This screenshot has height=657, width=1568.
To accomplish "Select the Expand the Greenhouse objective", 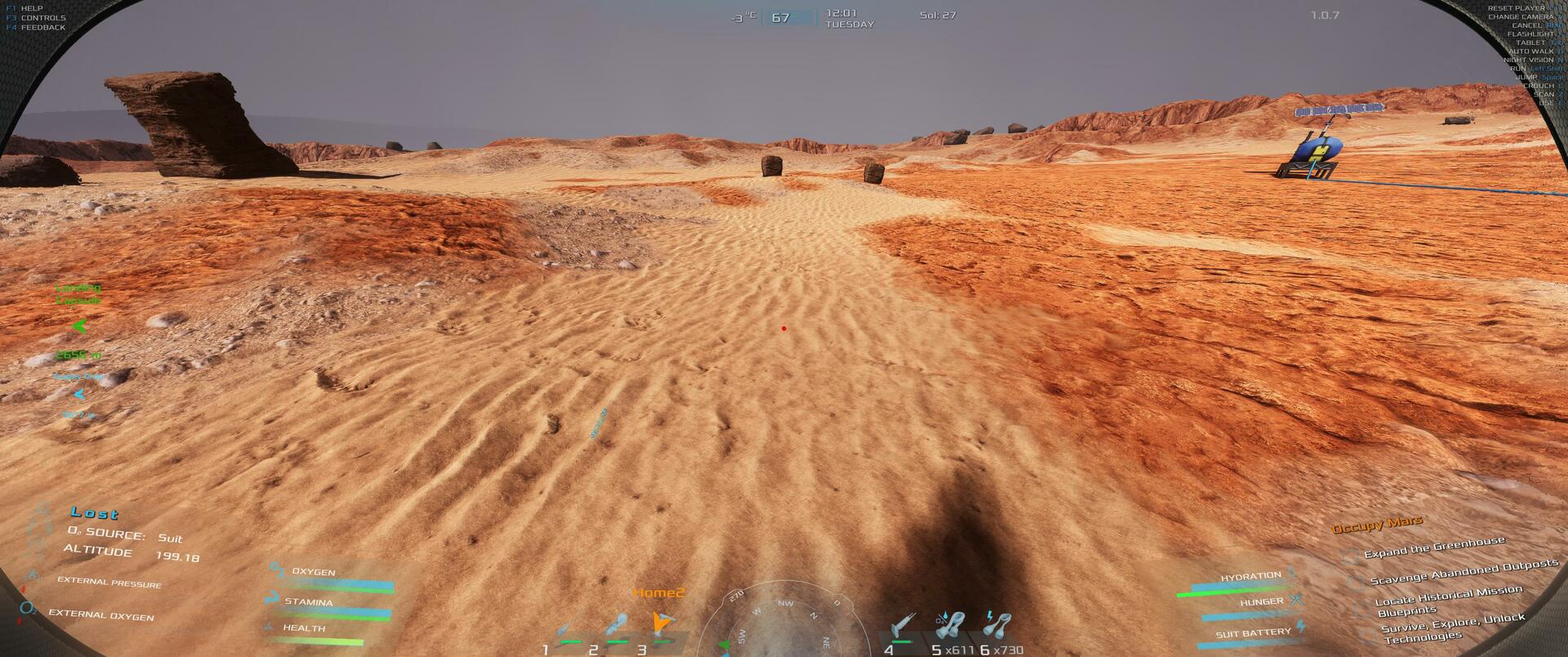I will pyautogui.click(x=1433, y=547).
